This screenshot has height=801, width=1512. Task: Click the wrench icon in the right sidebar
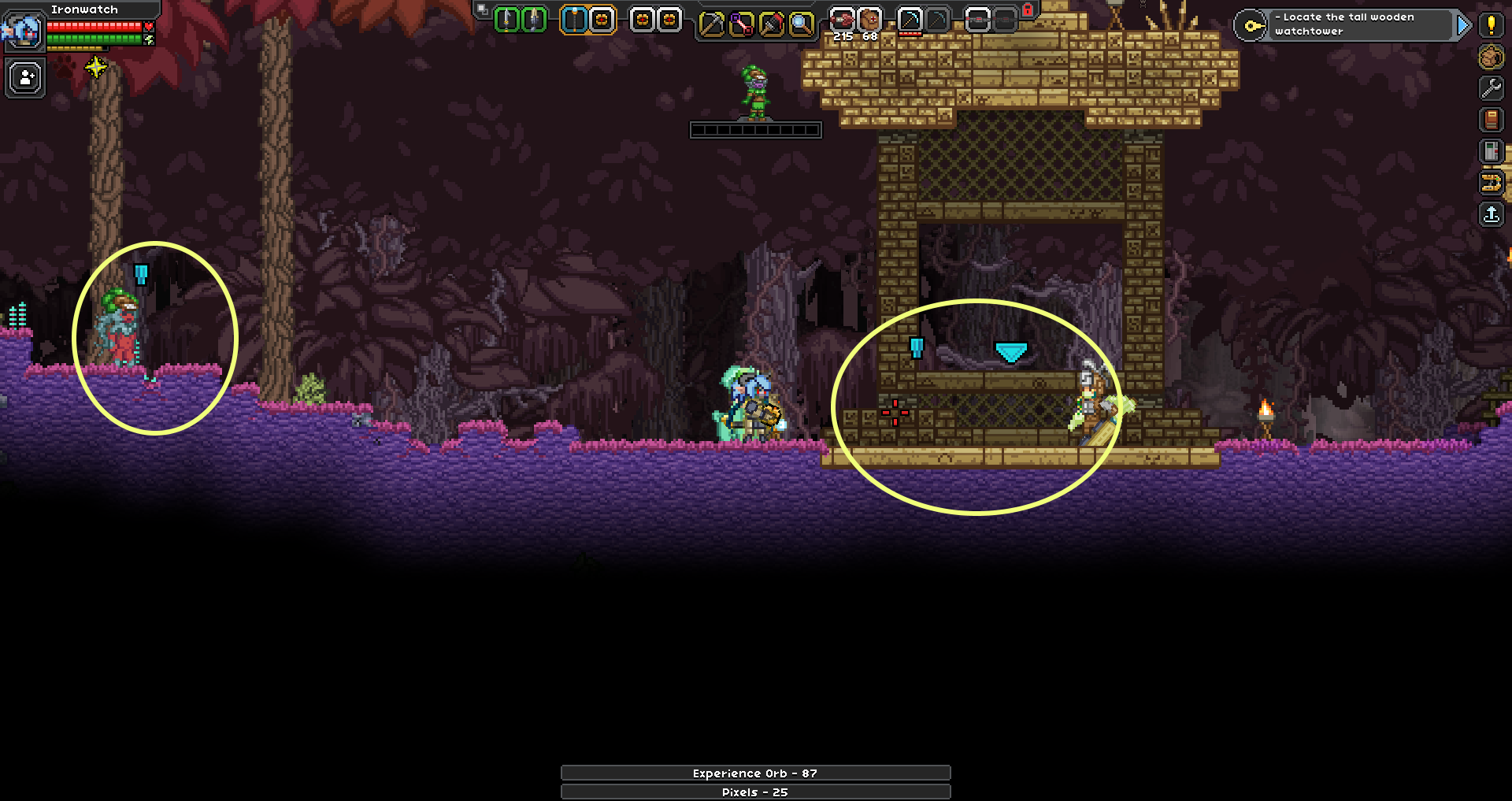pos(1491,88)
